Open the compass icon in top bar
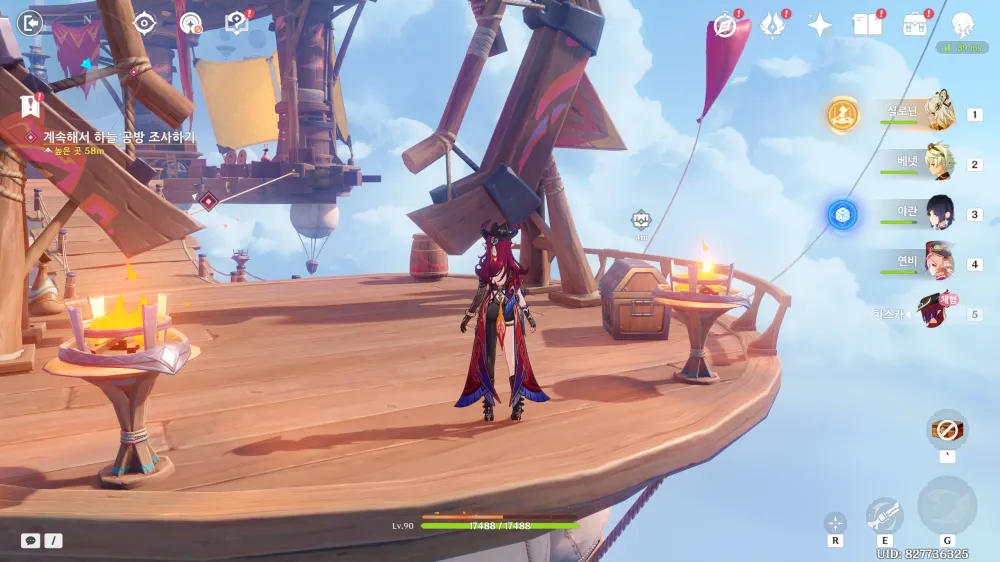The width and height of the screenshot is (1000, 562). (x=725, y=25)
